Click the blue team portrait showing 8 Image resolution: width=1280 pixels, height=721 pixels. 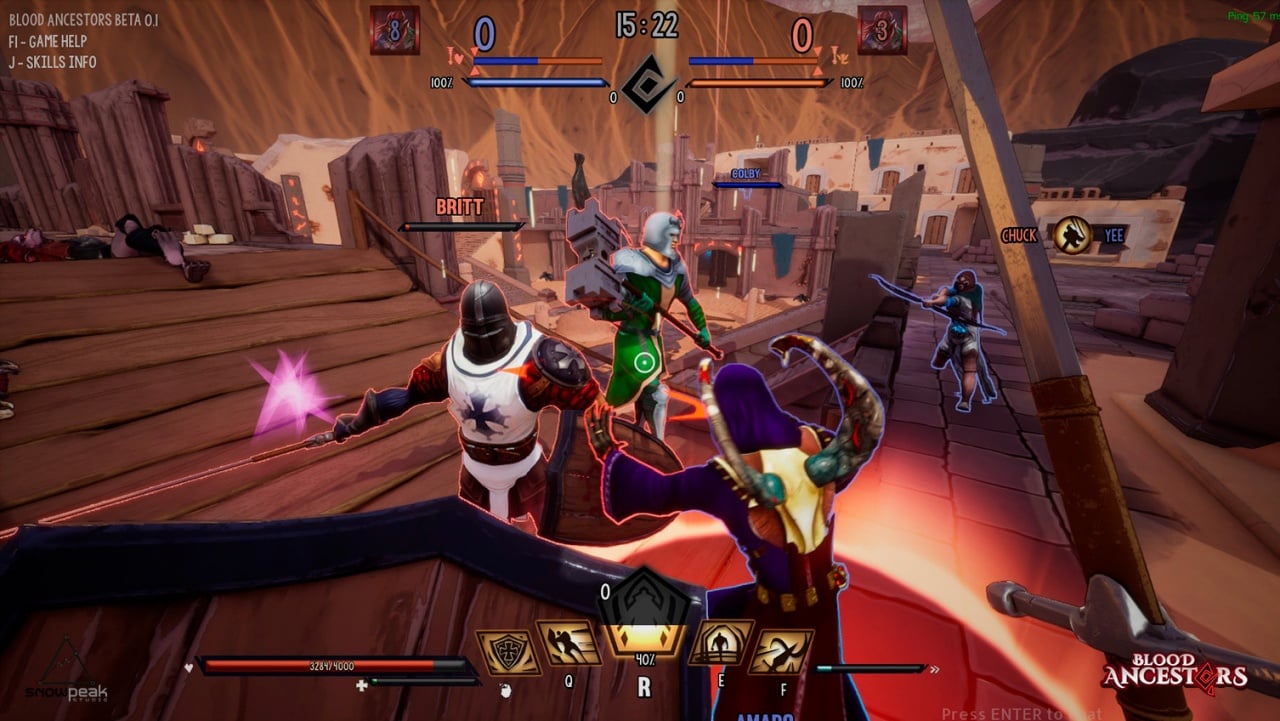pos(394,30)
